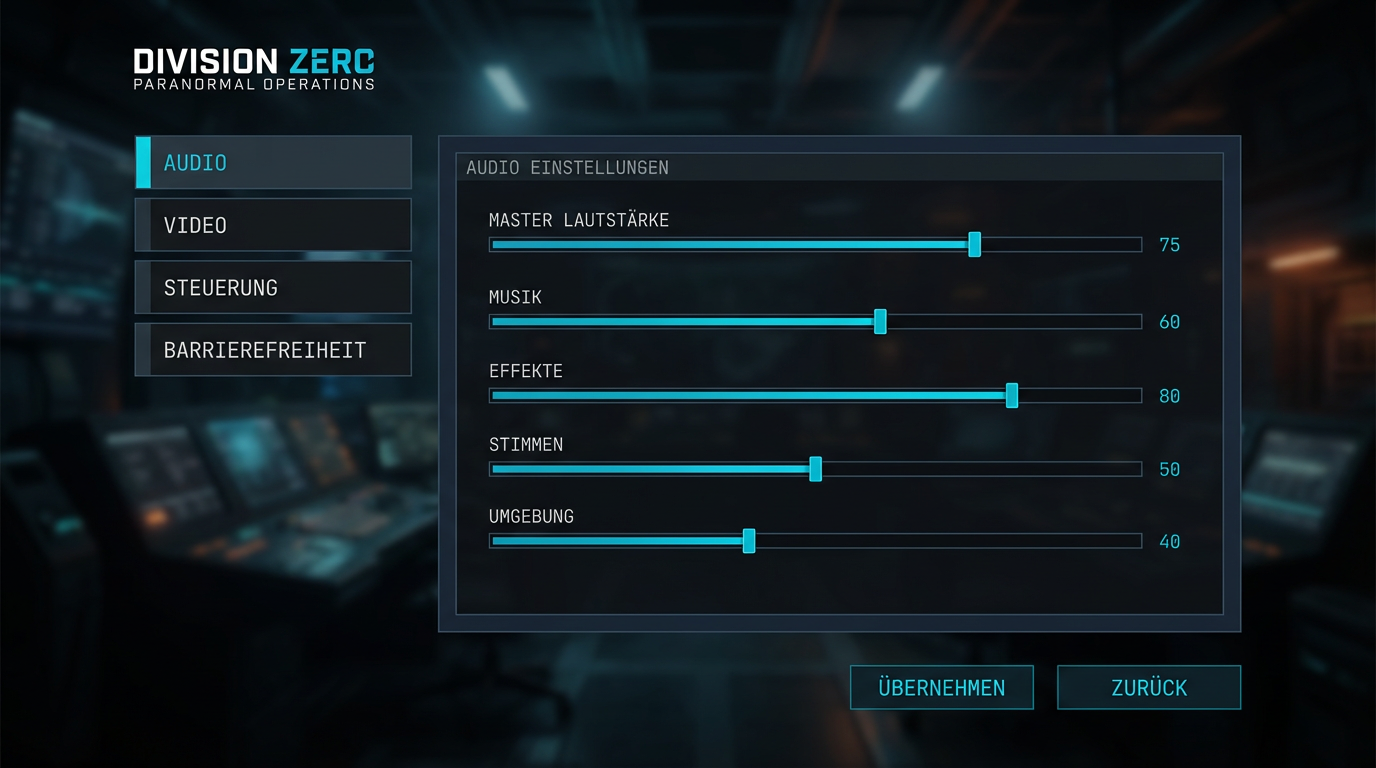Click the Musik volume slider handle
Screen dimensions: 1376x768
pos(880,321)
